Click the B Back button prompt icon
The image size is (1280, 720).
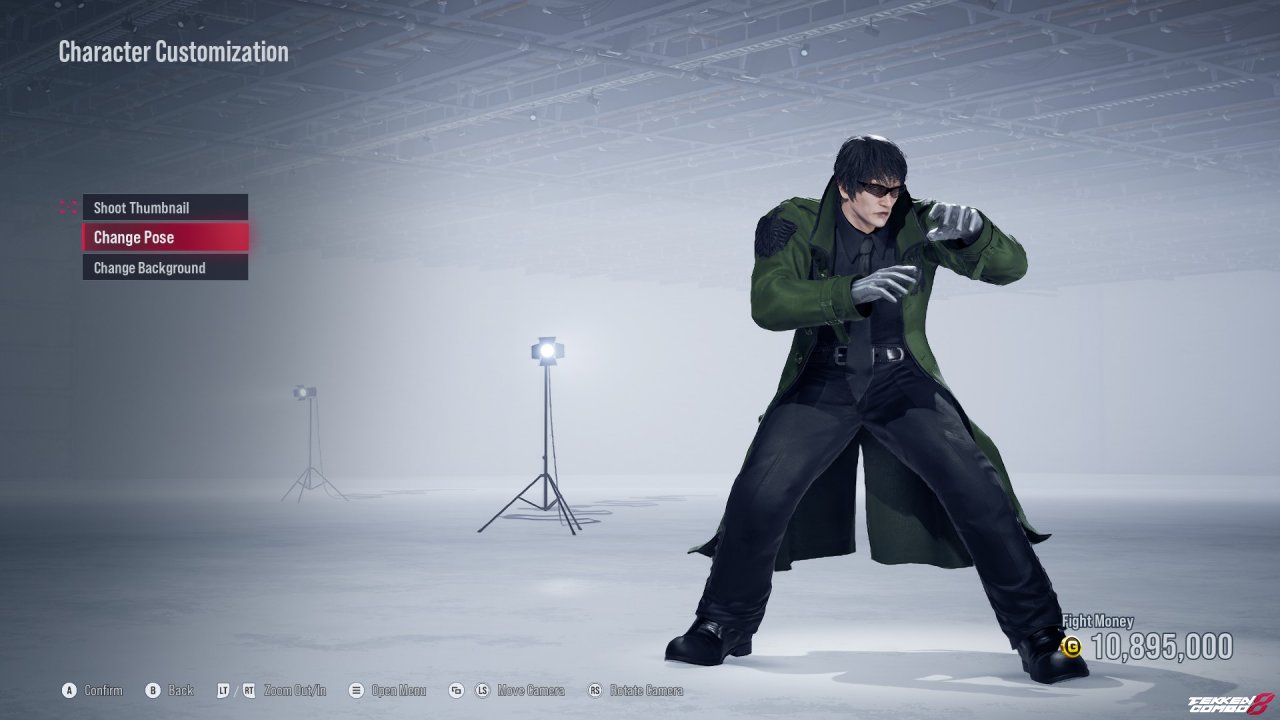tap(152, 690)
